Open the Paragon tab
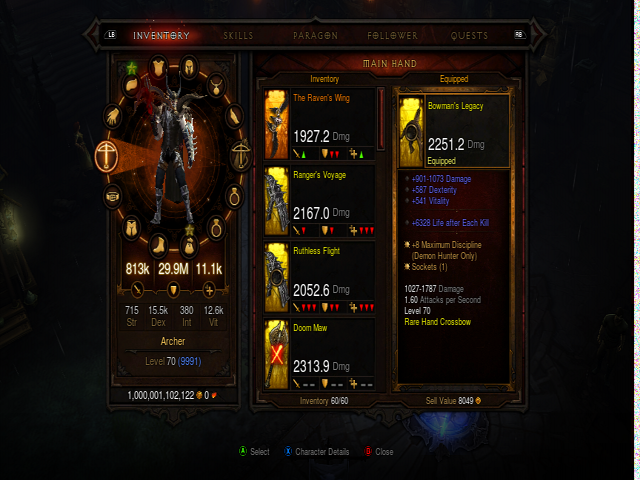Screen dimensions: 640x480 pyautogui.click(x=315, y=35)
